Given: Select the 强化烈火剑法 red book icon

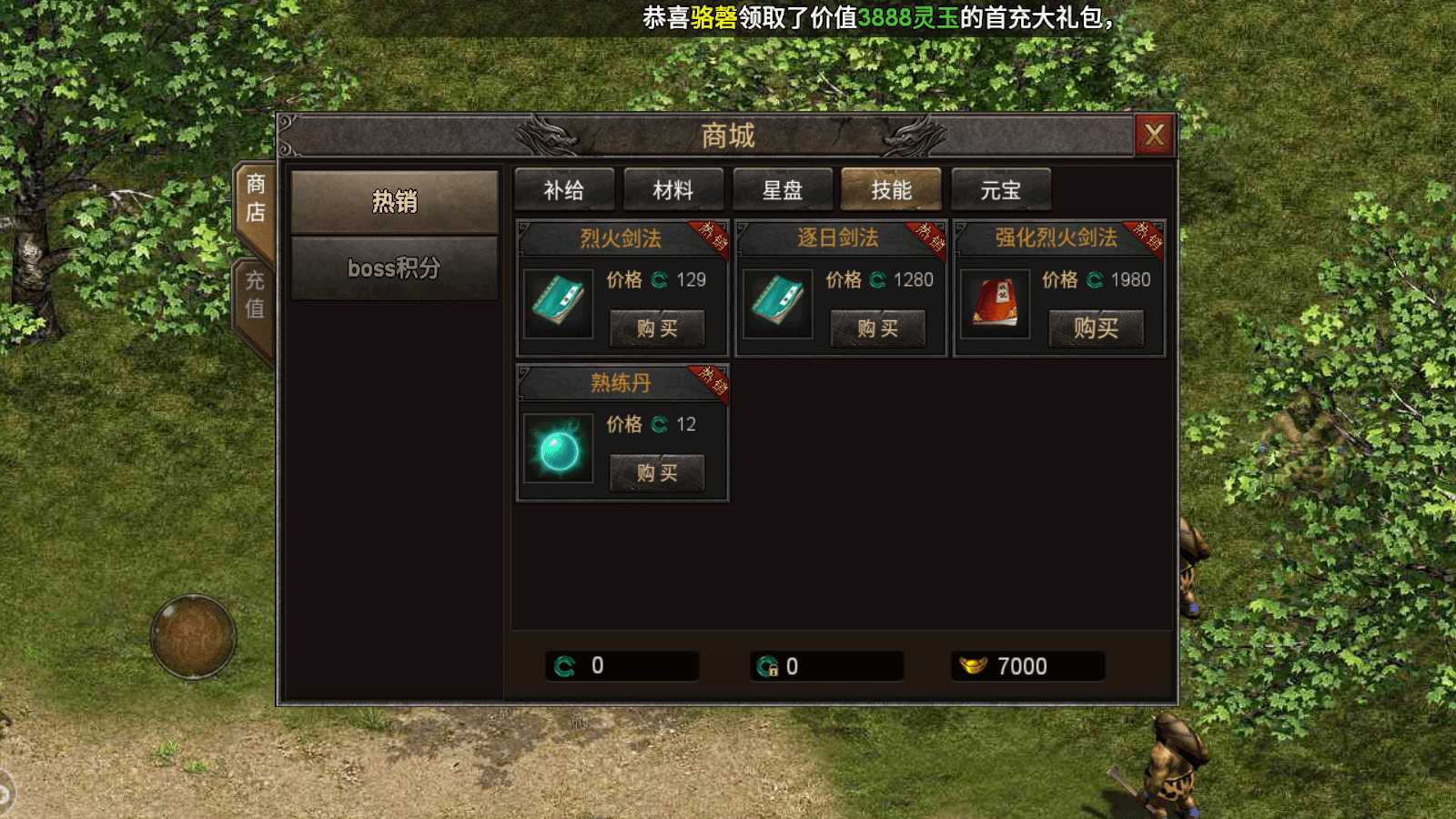Looking at the screenshot, I should point(995,305).
